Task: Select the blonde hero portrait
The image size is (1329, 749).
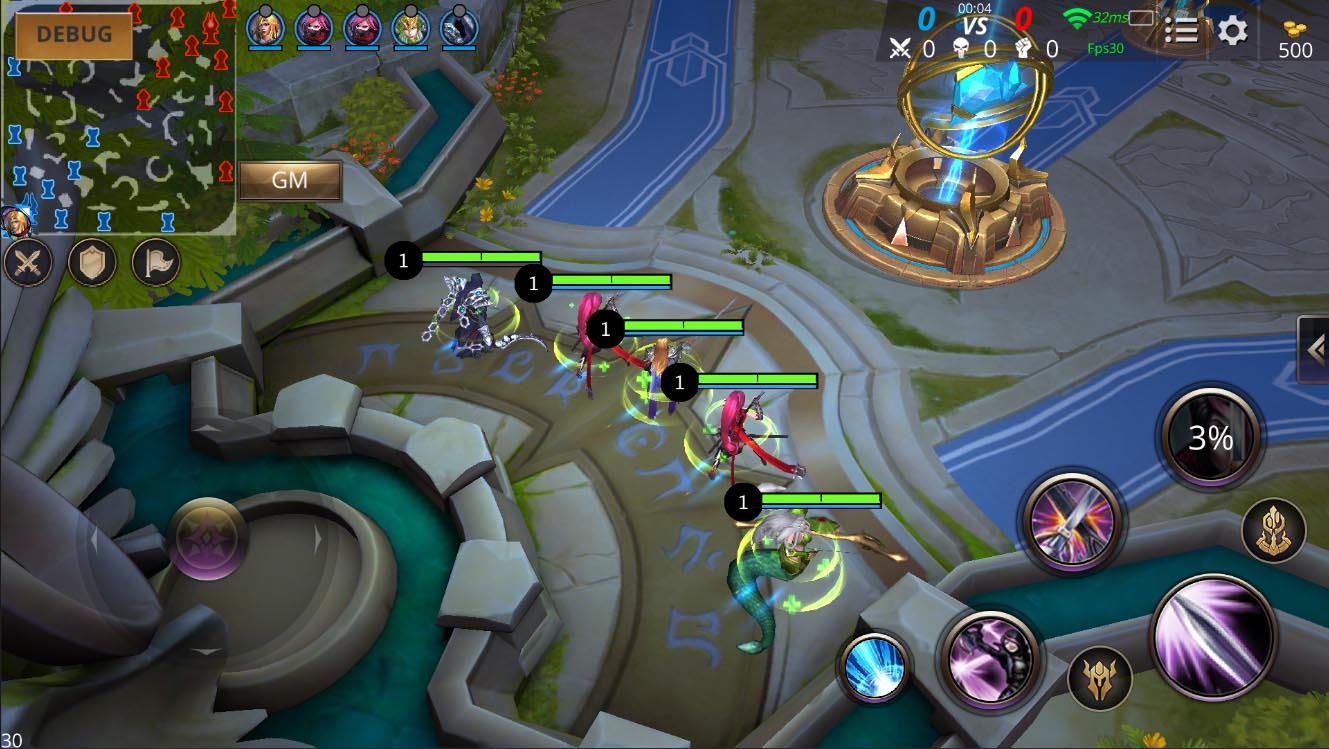Action: [x=264, y=26]
